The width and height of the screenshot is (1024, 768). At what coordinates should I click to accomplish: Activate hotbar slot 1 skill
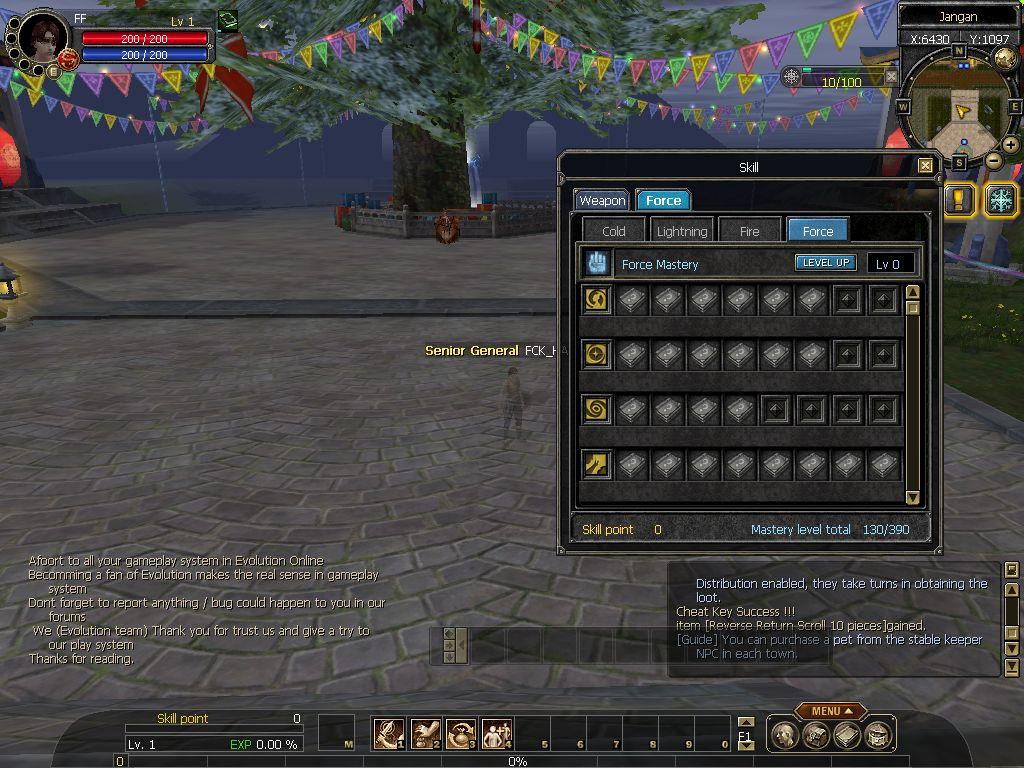coord(389,735)
